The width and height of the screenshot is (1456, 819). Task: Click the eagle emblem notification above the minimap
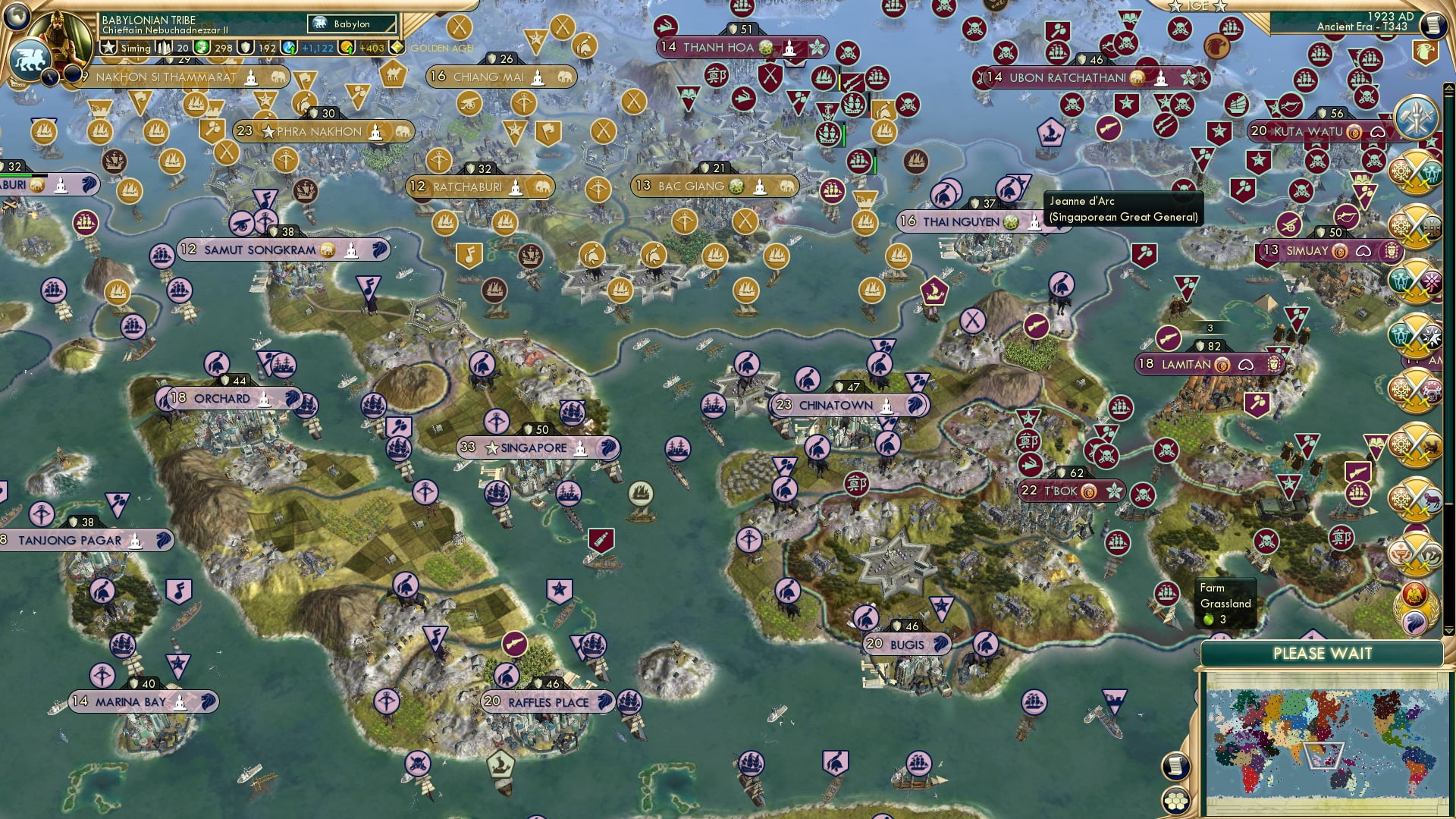1414,594
